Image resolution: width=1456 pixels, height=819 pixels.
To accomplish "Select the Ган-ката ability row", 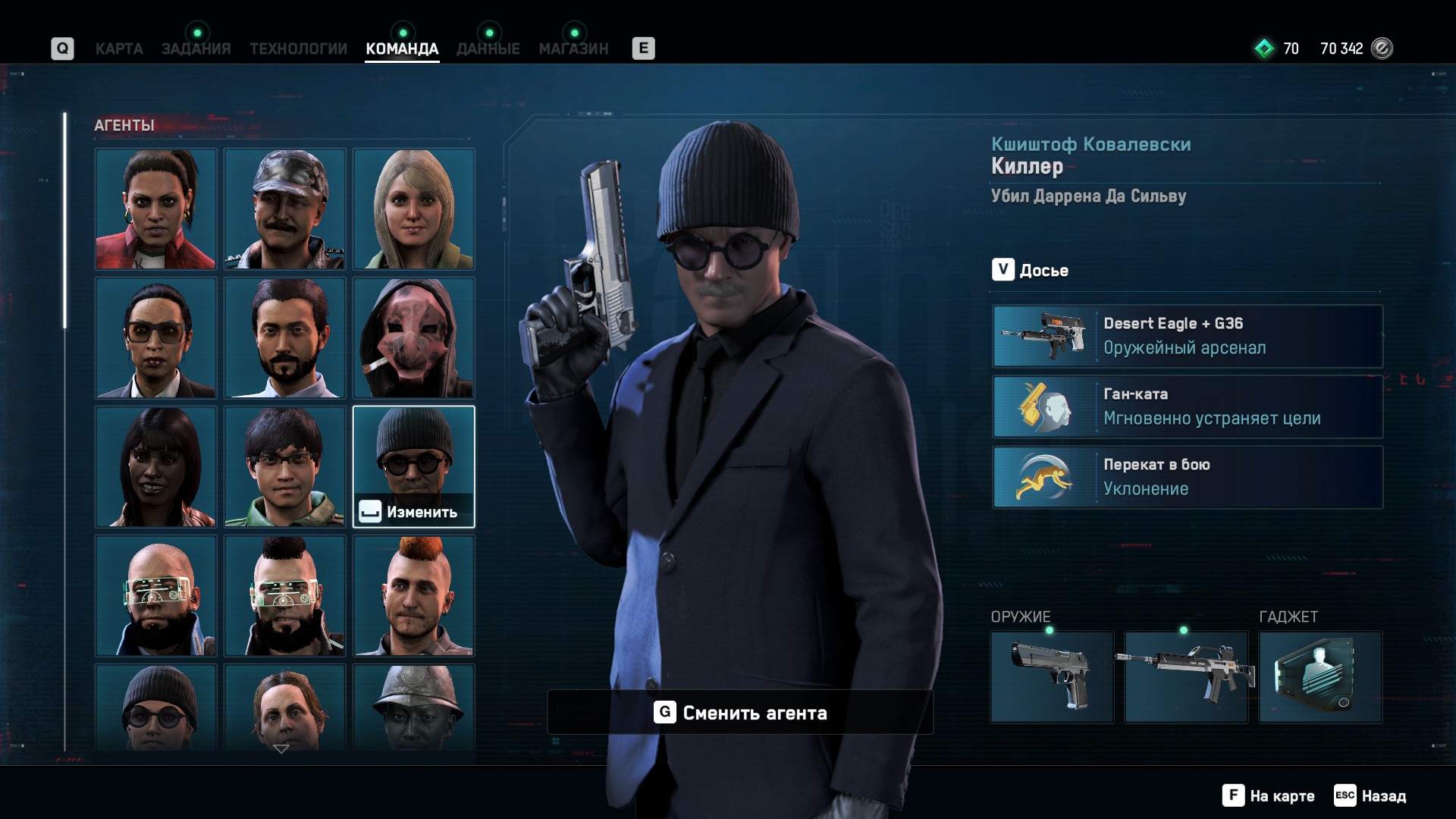I will [1188, 406].
